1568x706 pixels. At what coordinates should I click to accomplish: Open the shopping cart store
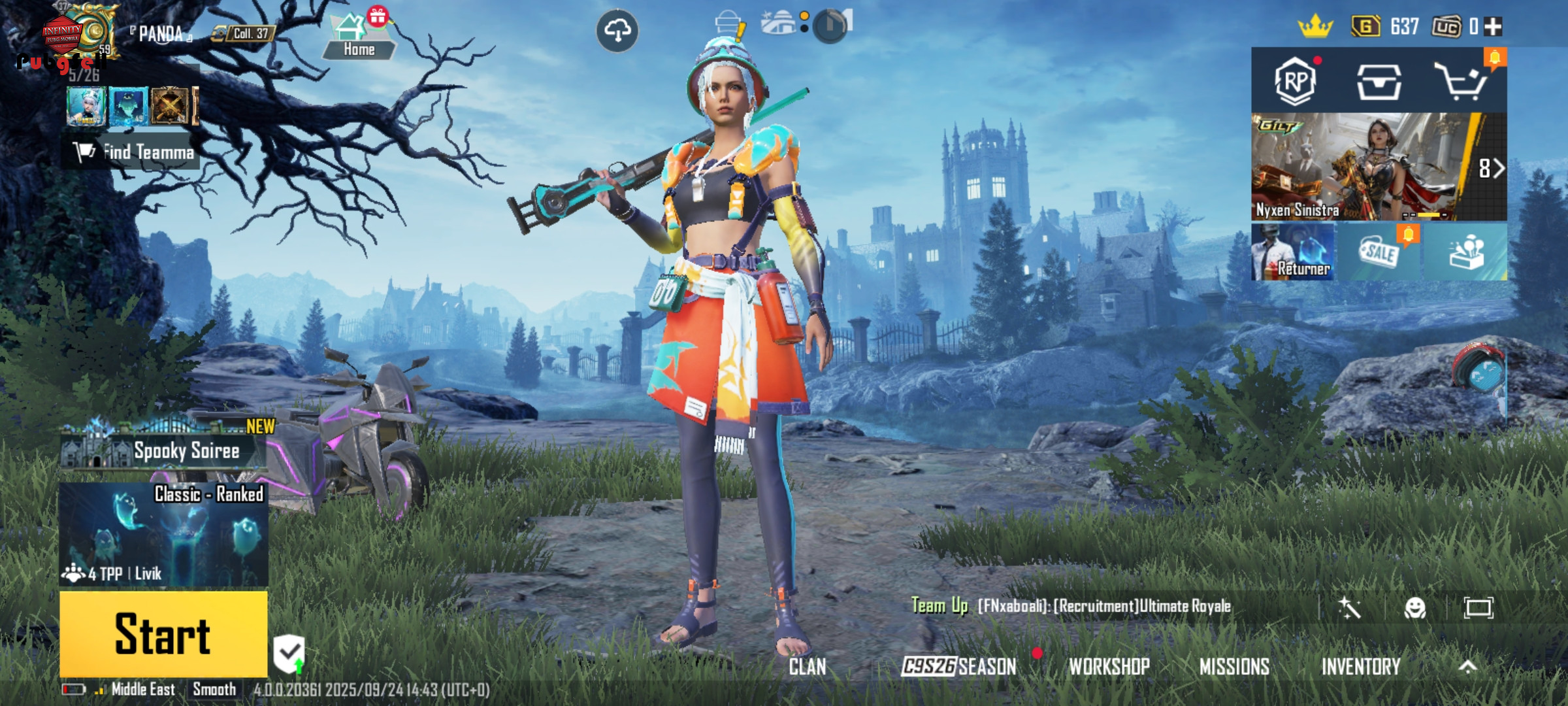[1461, 82]
